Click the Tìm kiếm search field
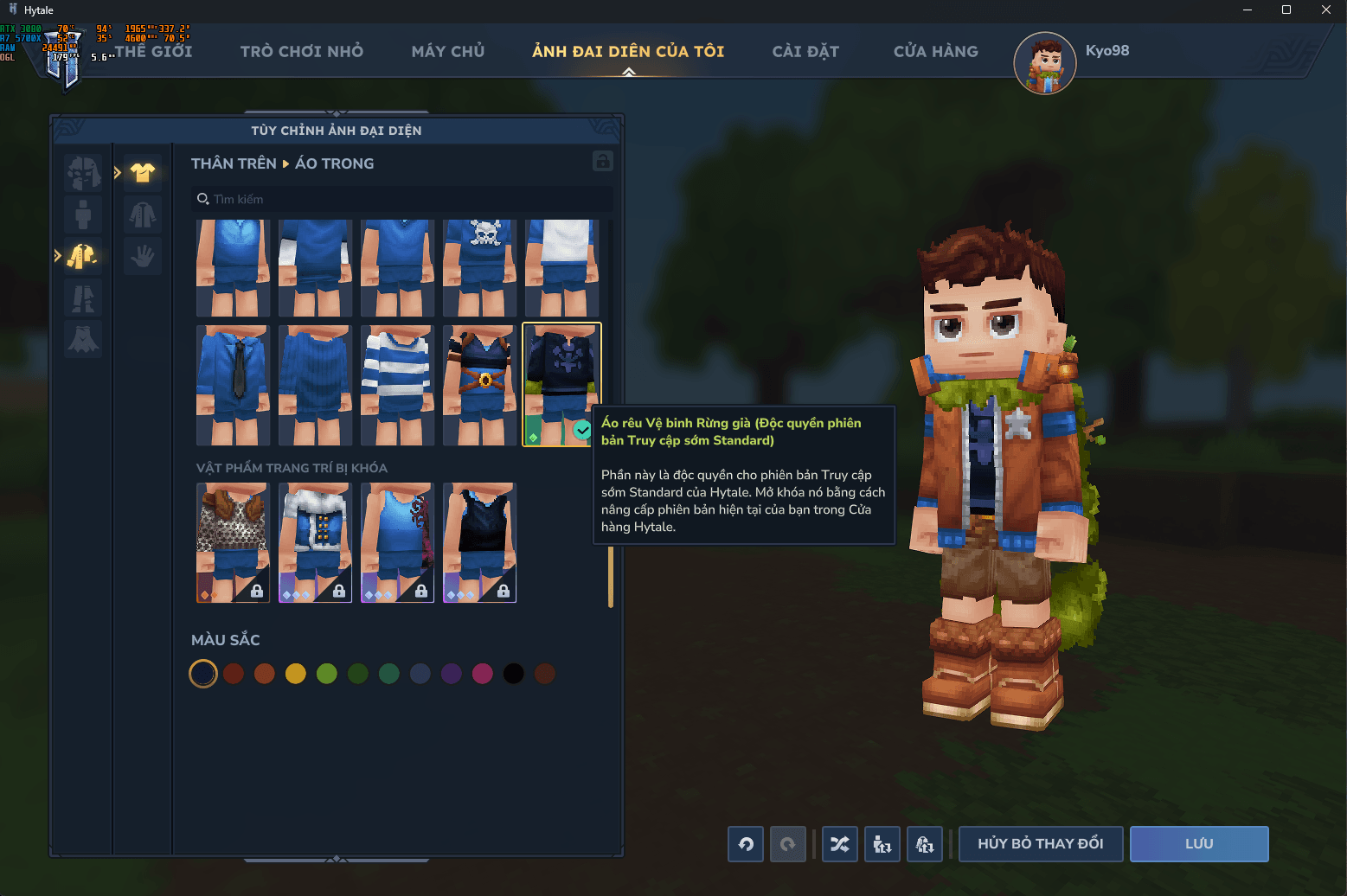 point(401,199)
